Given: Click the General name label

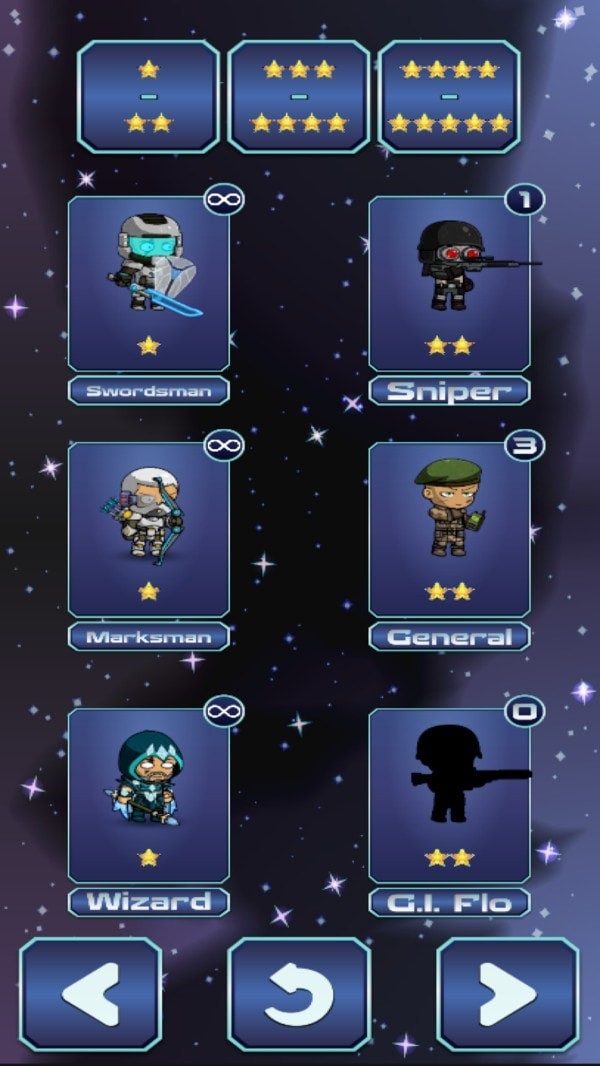Looking at the screenshot, I should (449, 637).
